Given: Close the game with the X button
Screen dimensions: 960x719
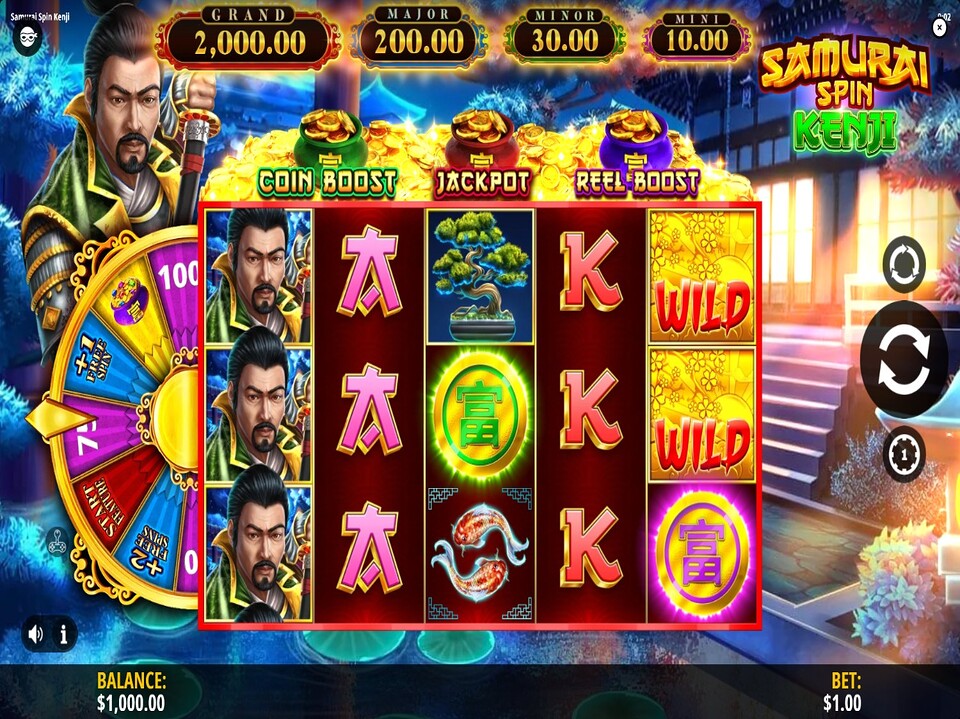Looking at the screenshot, I should [939, 28].
